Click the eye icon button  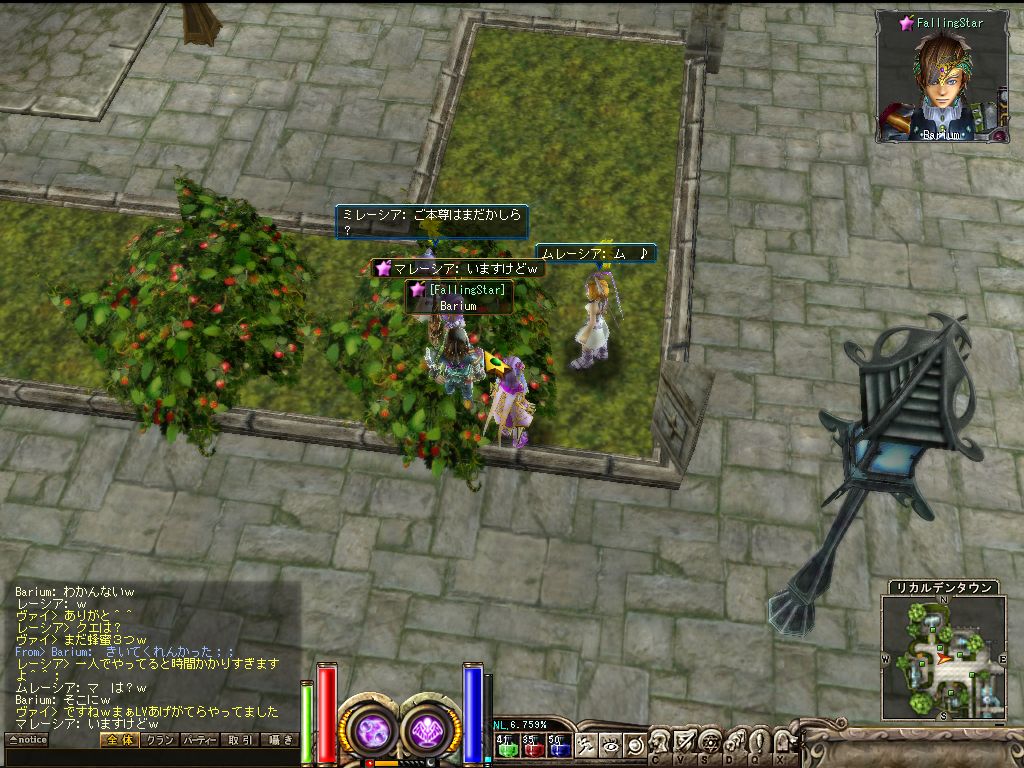(x=610, y=745)
